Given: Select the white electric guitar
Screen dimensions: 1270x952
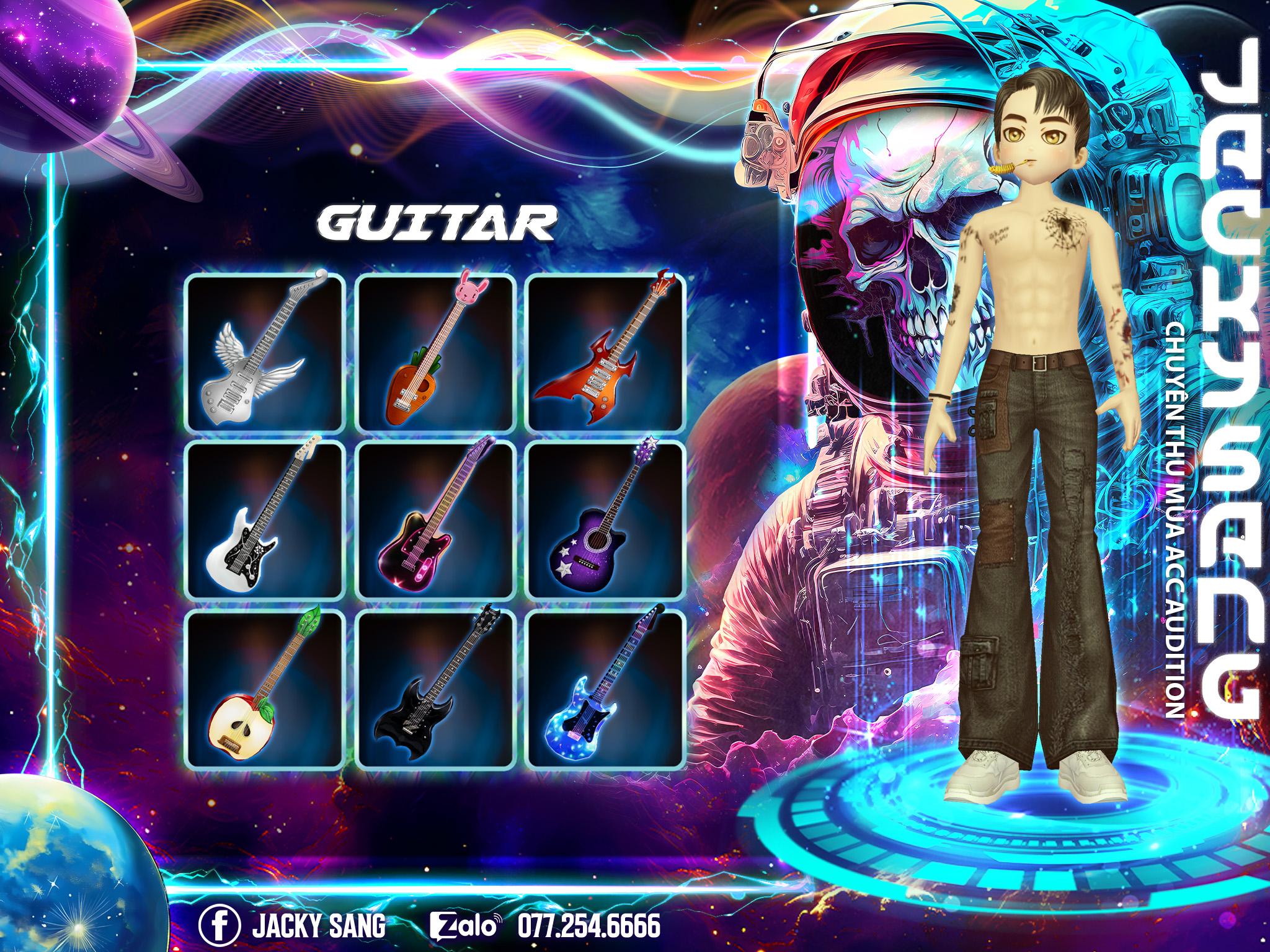Looking at the screenshot, I should point(265,521).
